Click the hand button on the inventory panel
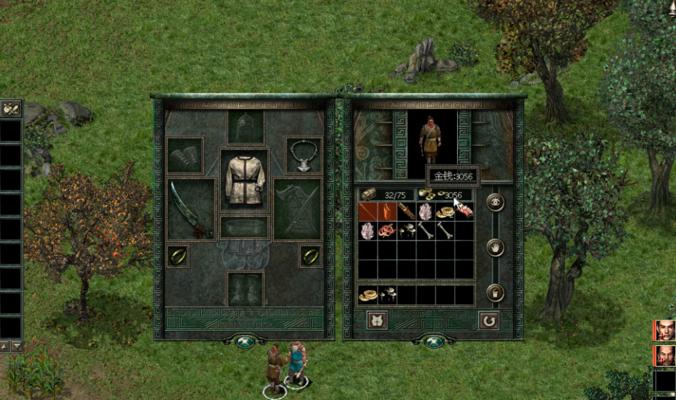This screenshot has height=400, width=676. point(494,247)
